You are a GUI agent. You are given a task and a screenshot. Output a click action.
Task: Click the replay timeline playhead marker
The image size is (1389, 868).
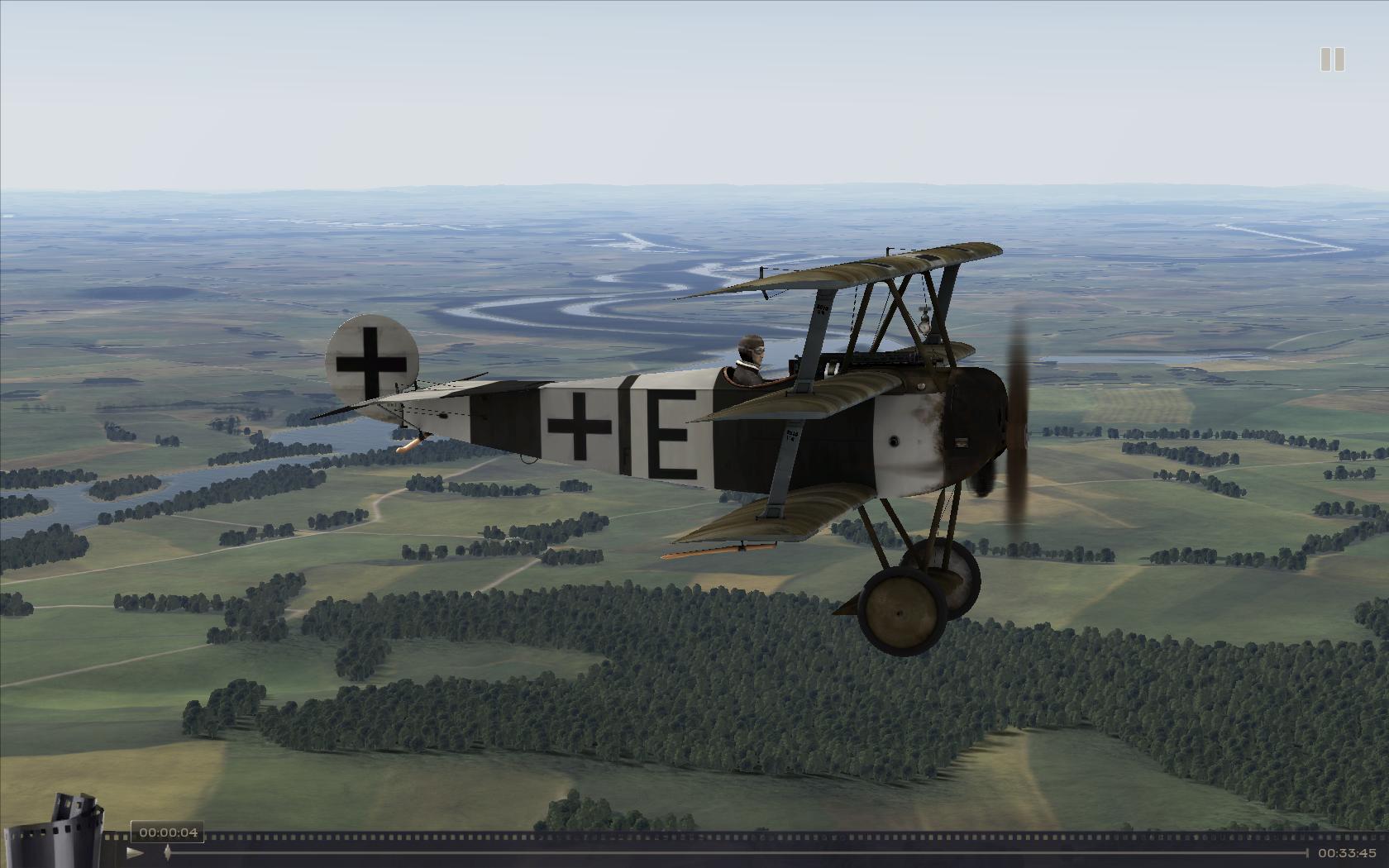point(168,852)
